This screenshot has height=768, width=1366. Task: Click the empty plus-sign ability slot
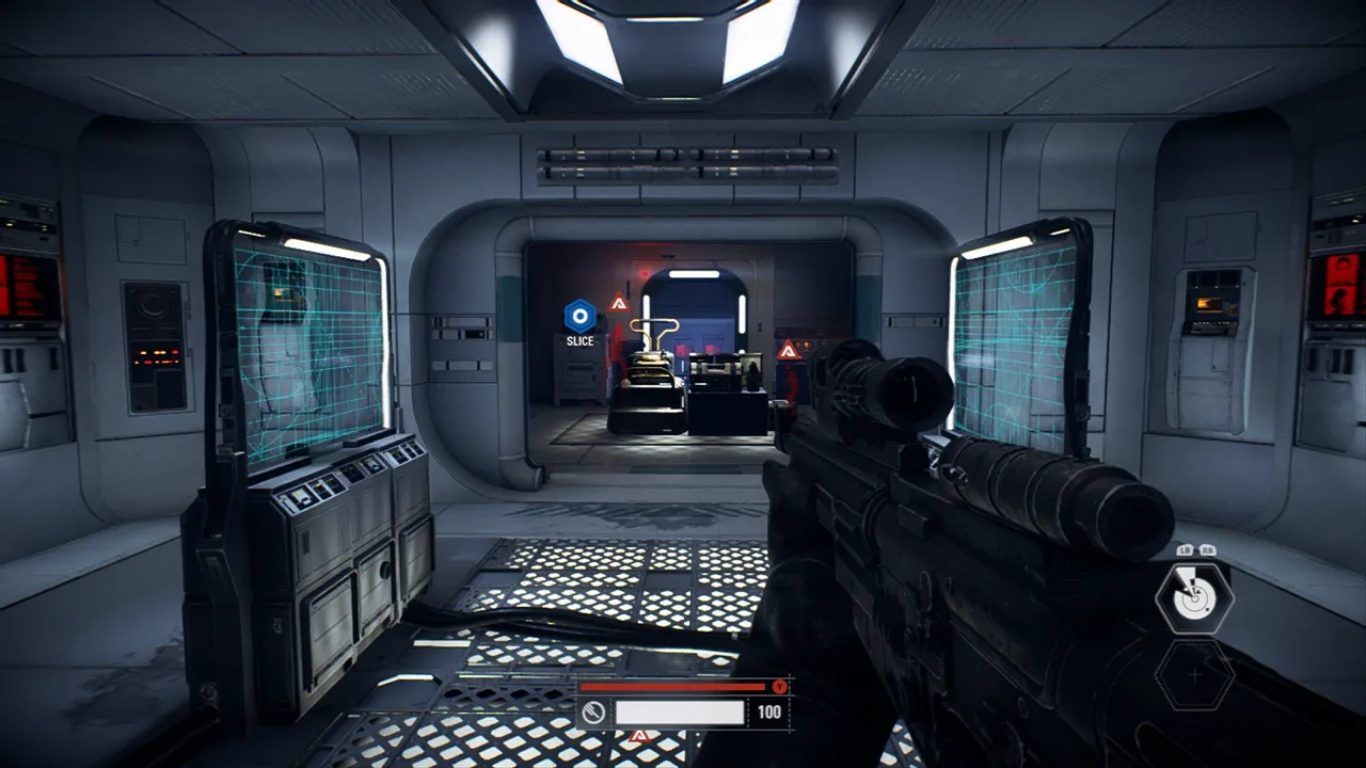(1194, 676)
